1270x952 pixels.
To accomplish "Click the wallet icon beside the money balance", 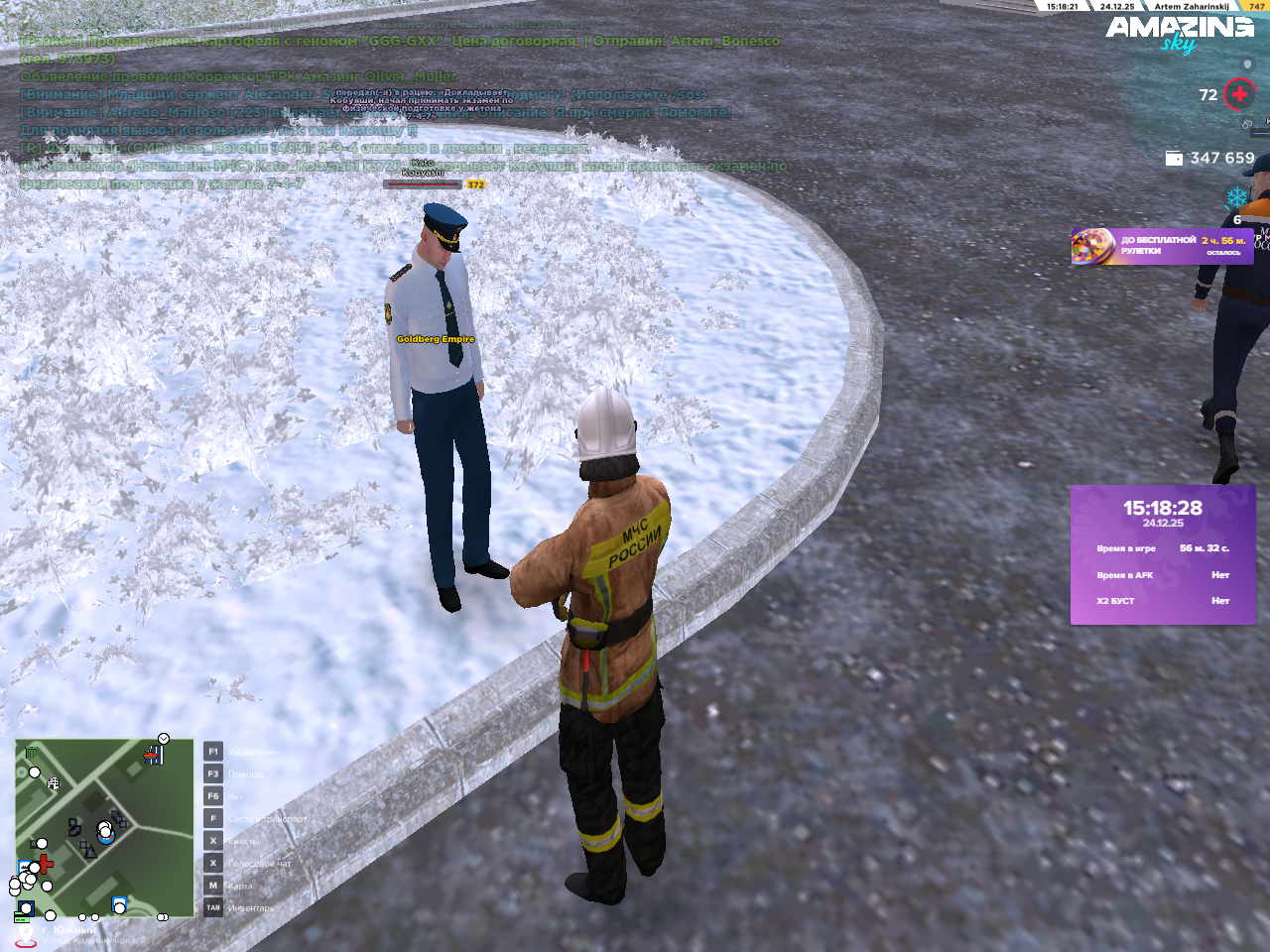I will point(1174,158).
